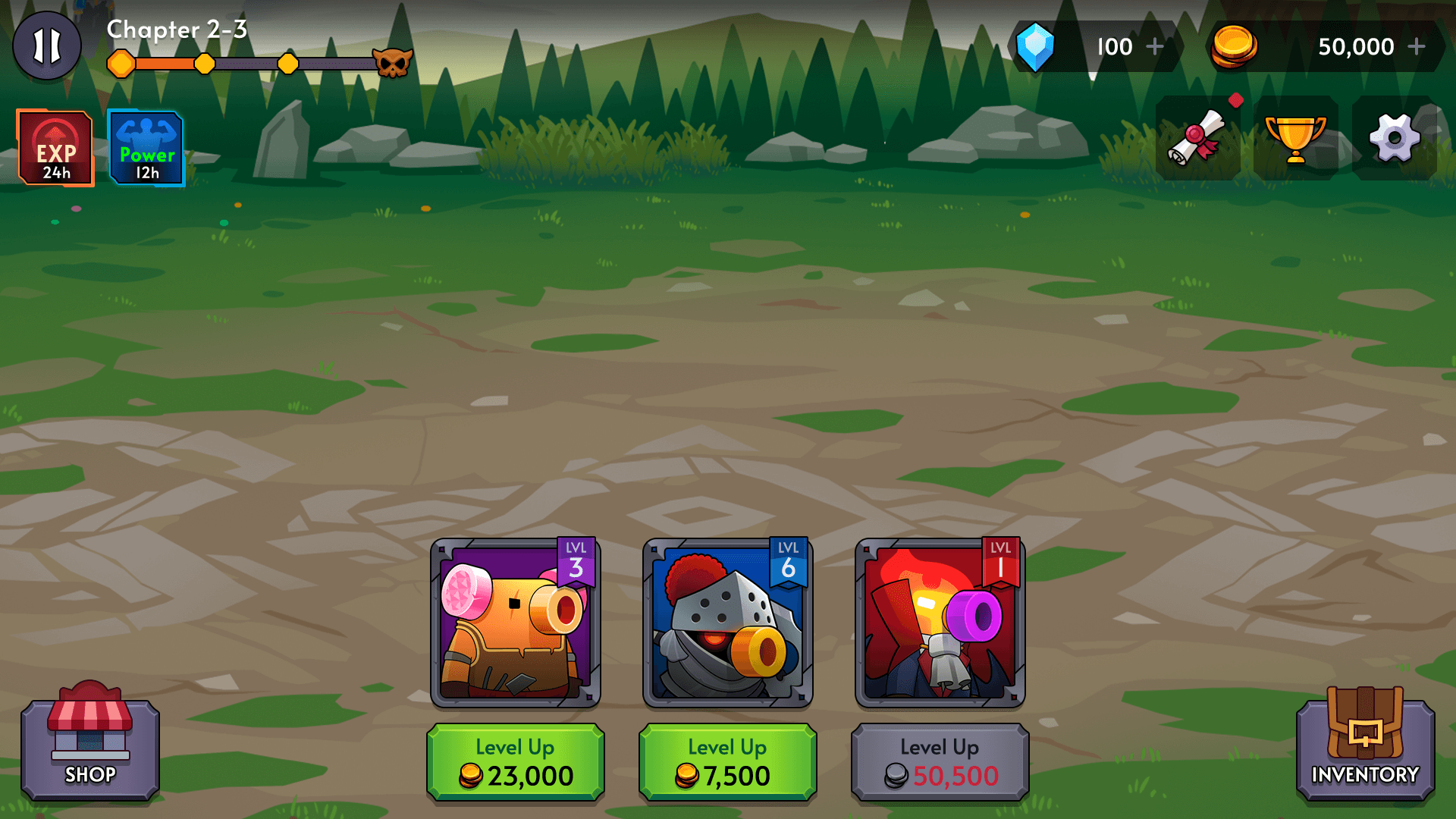Open the gear settings menu

click(1394, 138)
